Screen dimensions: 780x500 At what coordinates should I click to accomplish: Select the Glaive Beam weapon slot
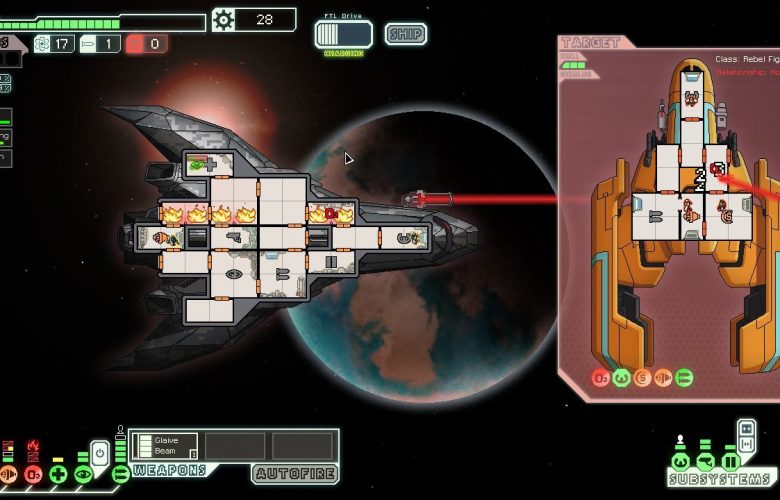pyautogui.click(x=167, y=446)
